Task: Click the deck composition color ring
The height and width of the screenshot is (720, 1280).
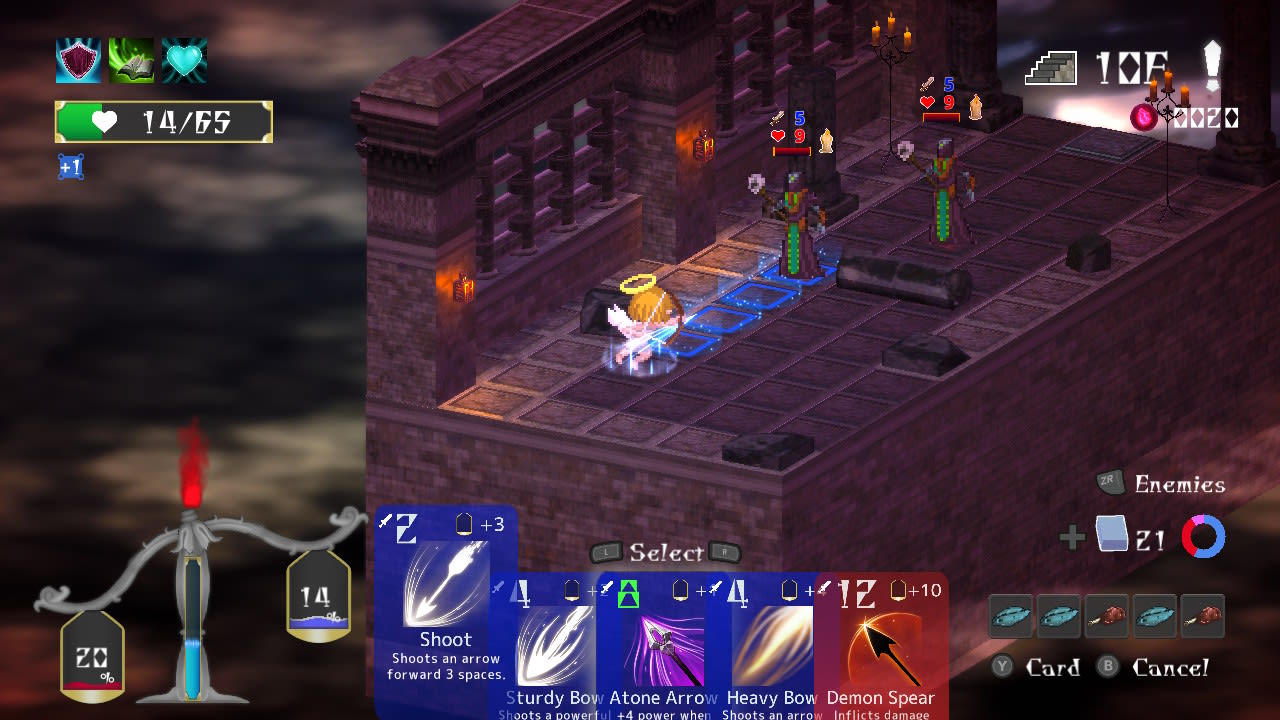Action: tap(1203, 536)
